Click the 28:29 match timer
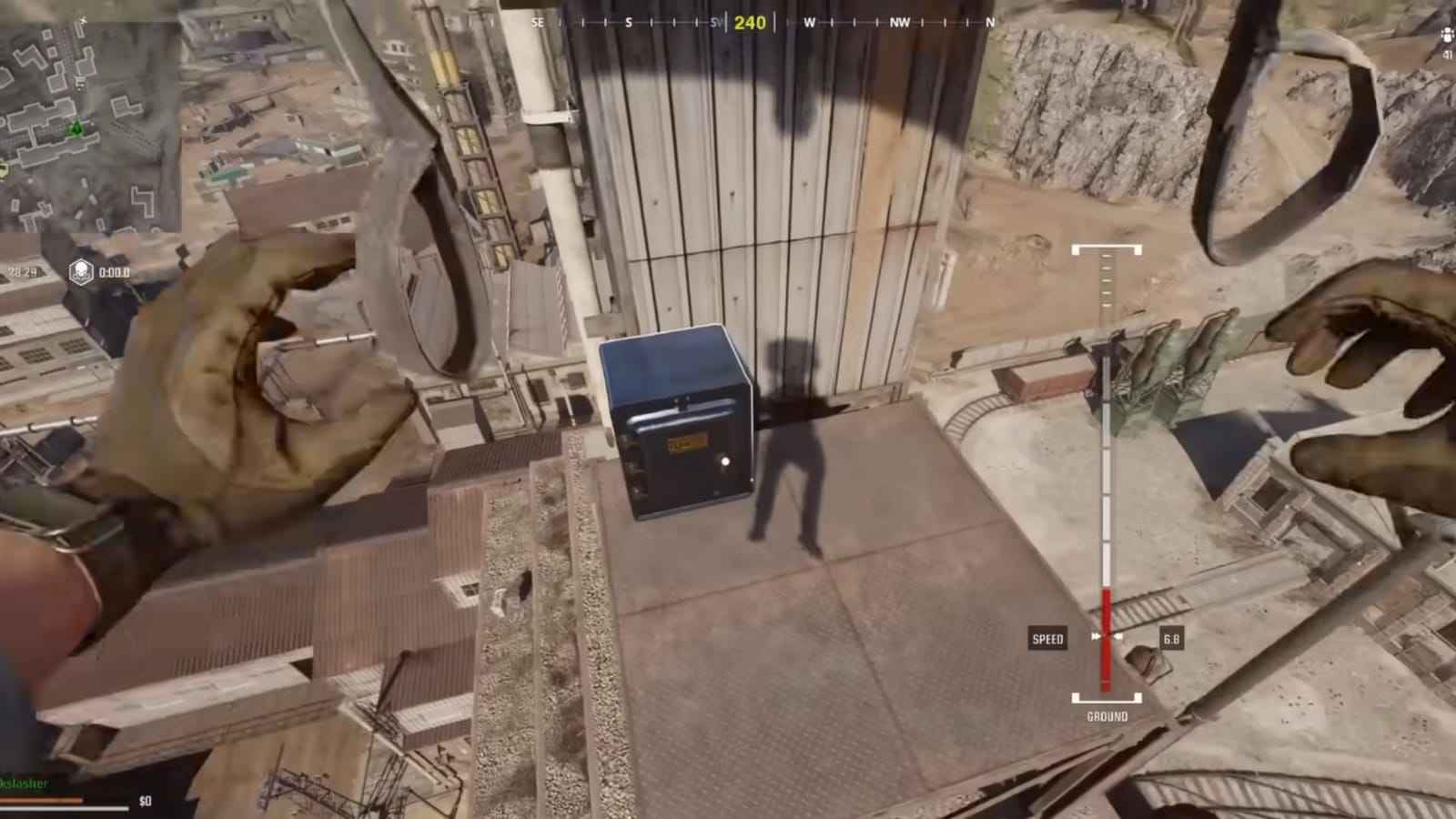1456x819 pixels. (22, 272)
